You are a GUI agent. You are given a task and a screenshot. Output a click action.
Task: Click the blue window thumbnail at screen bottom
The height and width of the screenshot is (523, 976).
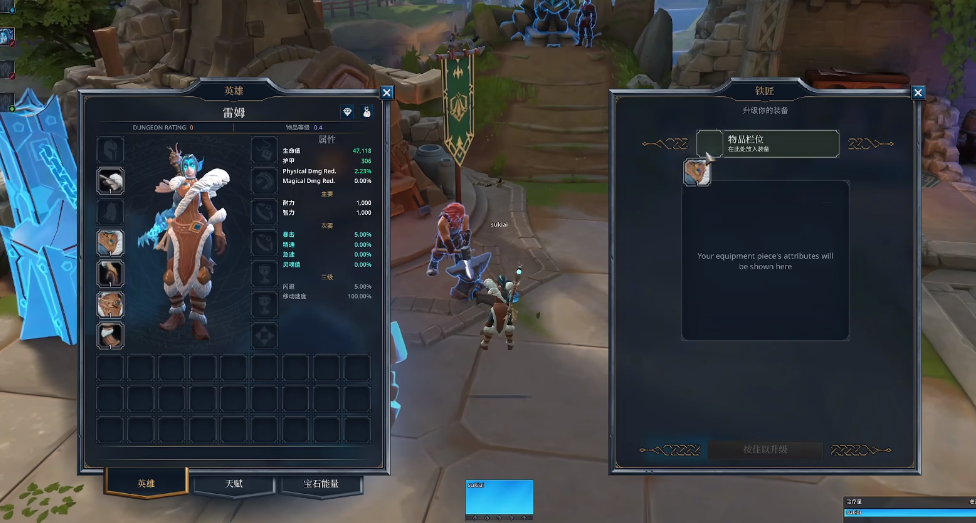pyautogui.click(x=499, y=498)
